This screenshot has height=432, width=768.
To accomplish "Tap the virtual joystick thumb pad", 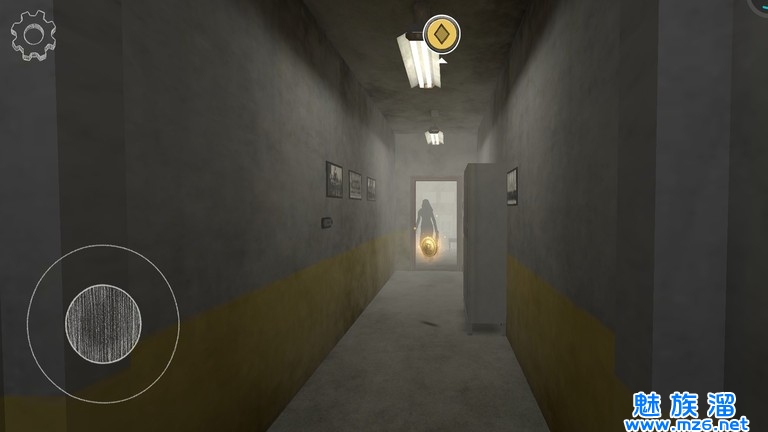I will coord(102,322).
